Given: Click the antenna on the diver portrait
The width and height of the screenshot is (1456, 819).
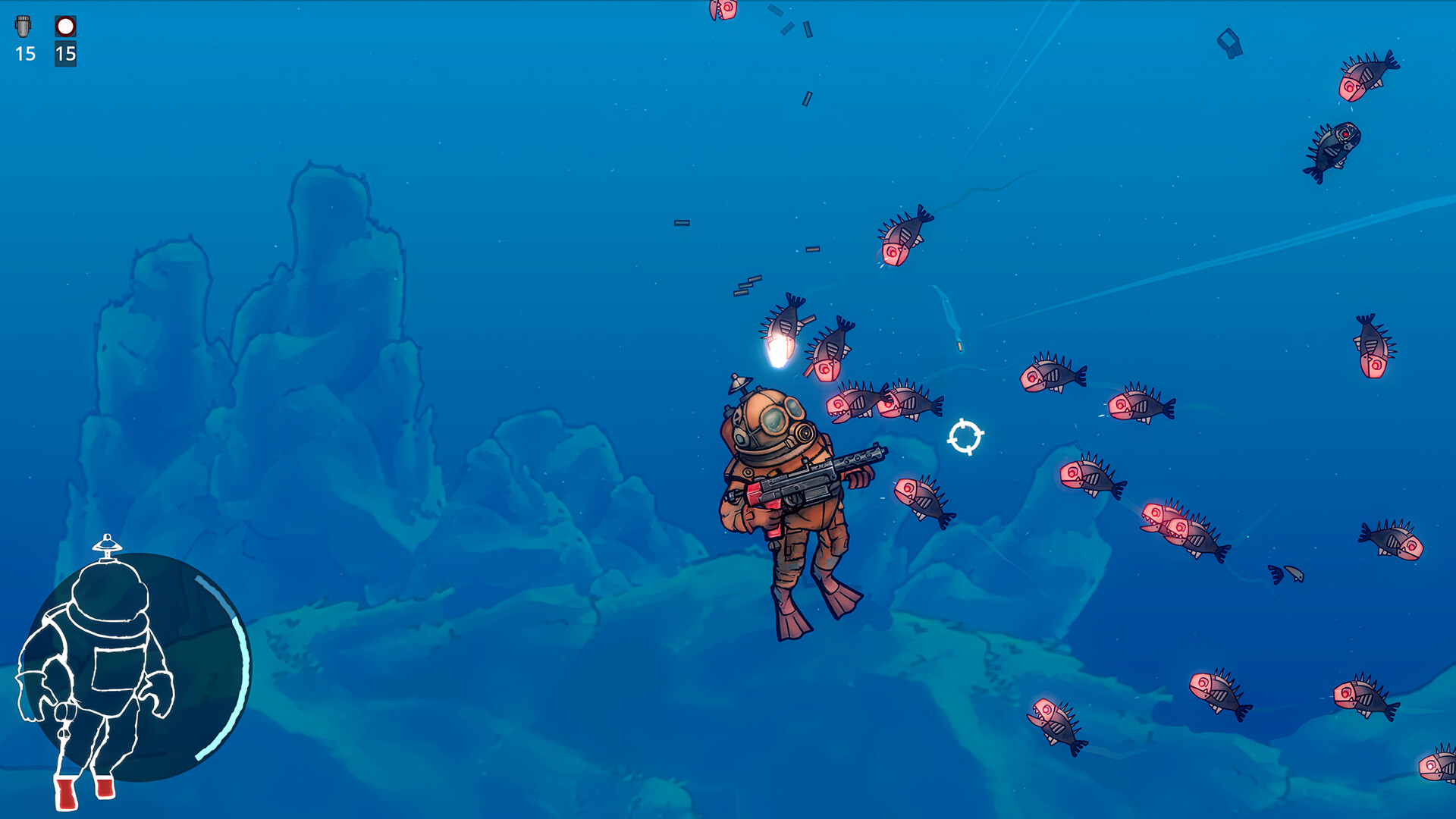Looking at the screenshot, I should (108, 544).
